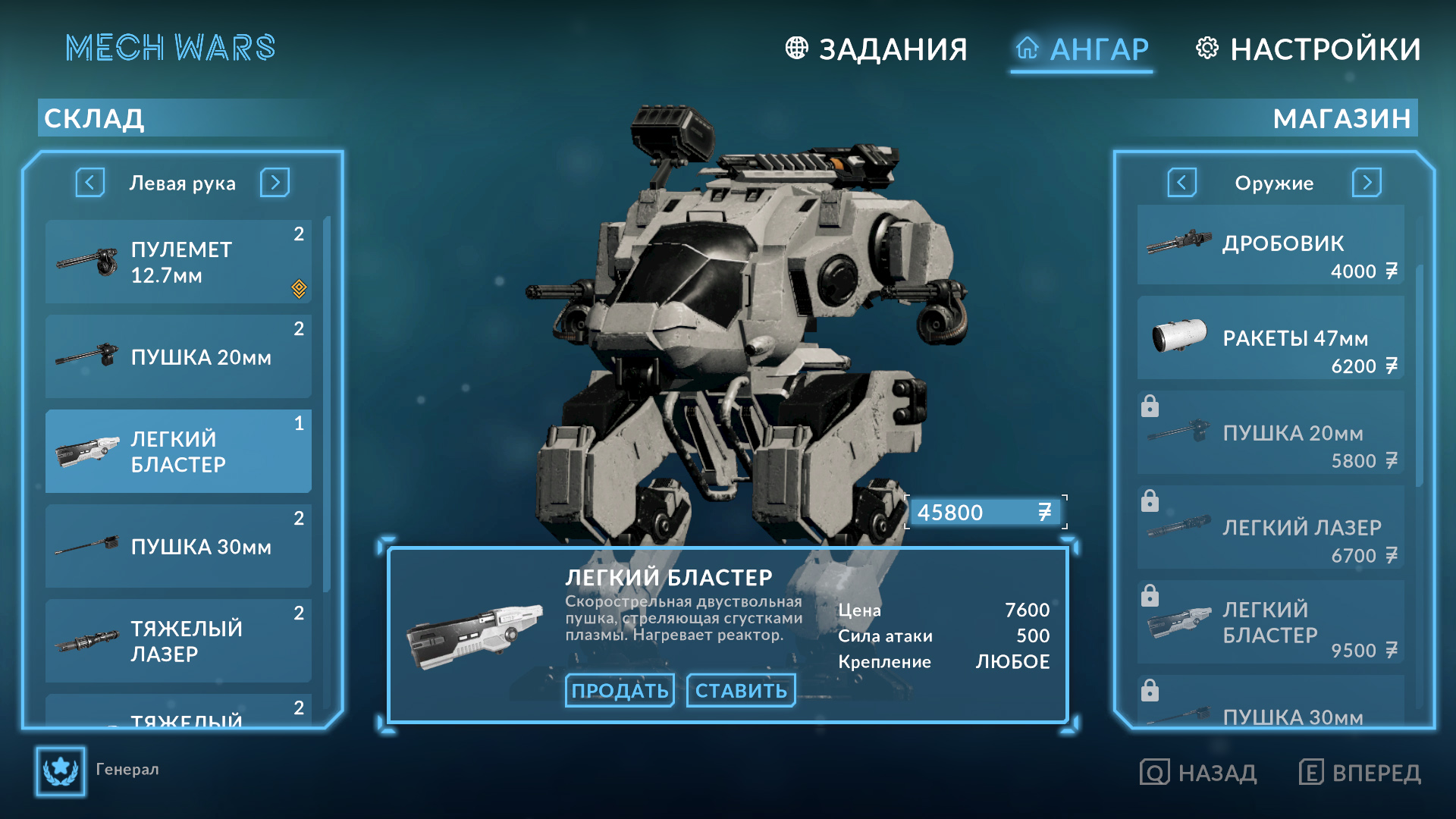The height and width of the screenshot is (819, 1456).
Task: Click the E icon next to ВПЕРЕД
Action: tap(1310, 773)
